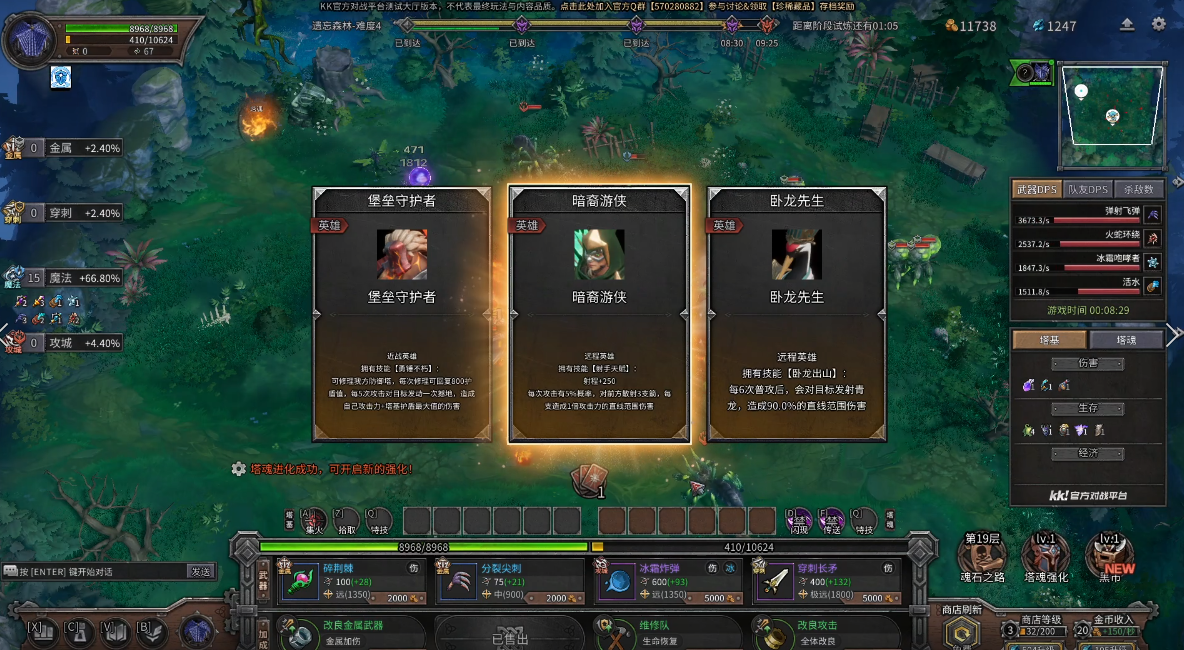Open the 魂石之路 stage button

(982, 555)
